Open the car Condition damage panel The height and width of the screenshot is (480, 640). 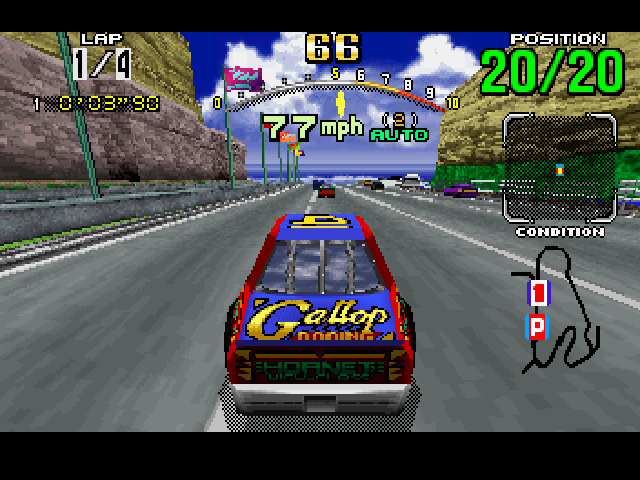tap(559, 168)
